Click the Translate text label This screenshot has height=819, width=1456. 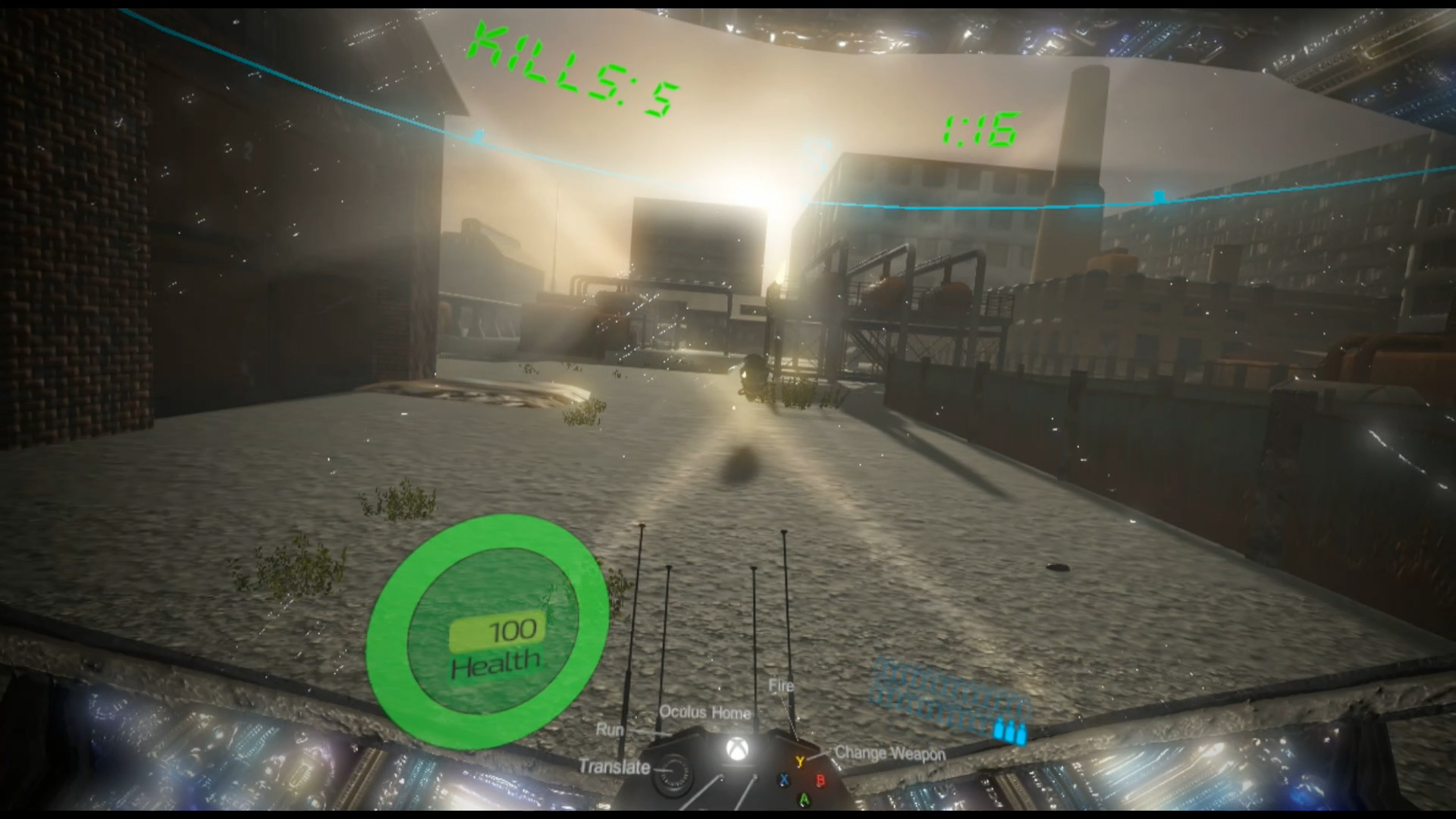click(613, 767)
